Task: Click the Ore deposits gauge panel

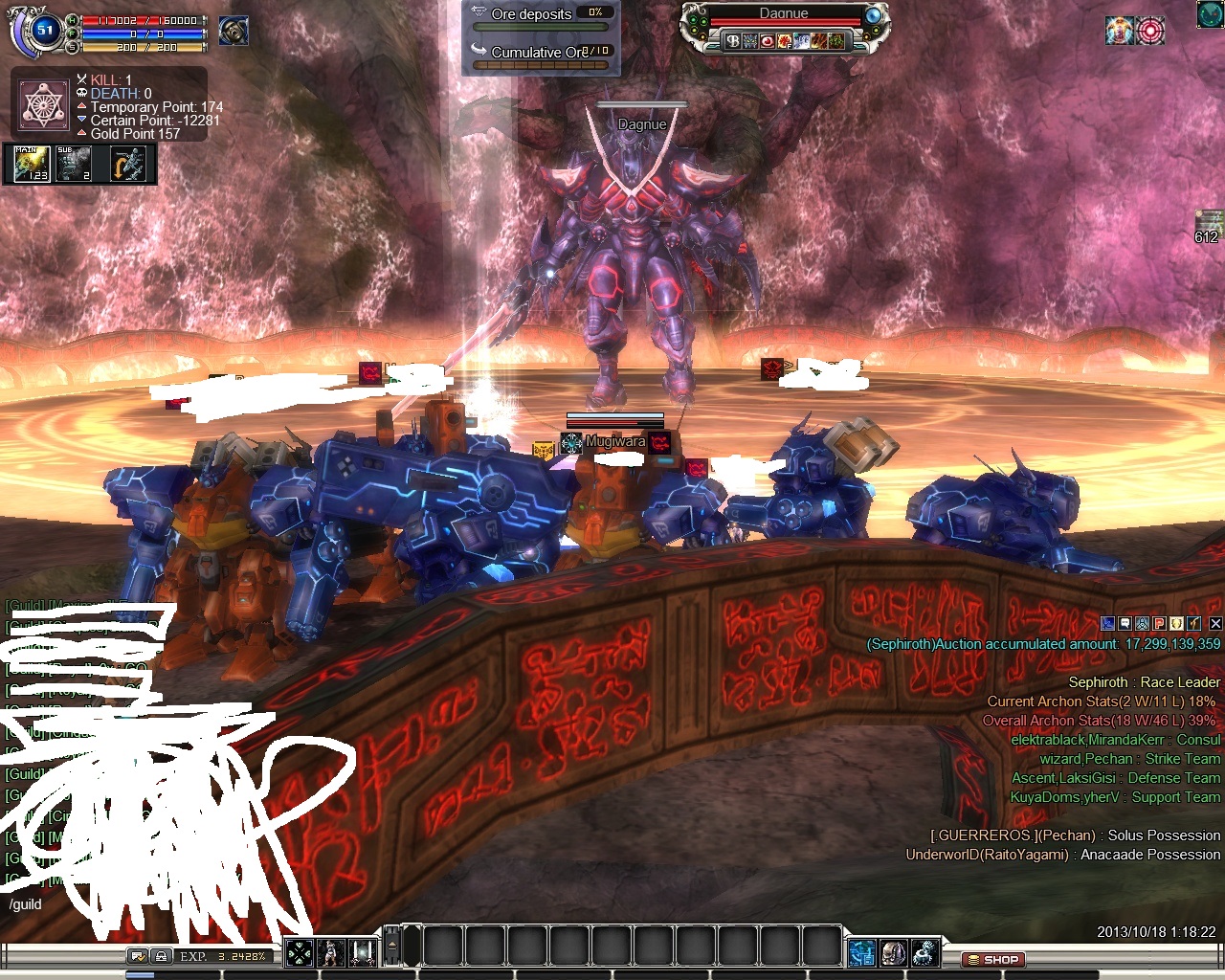Action: coord(542,38)
